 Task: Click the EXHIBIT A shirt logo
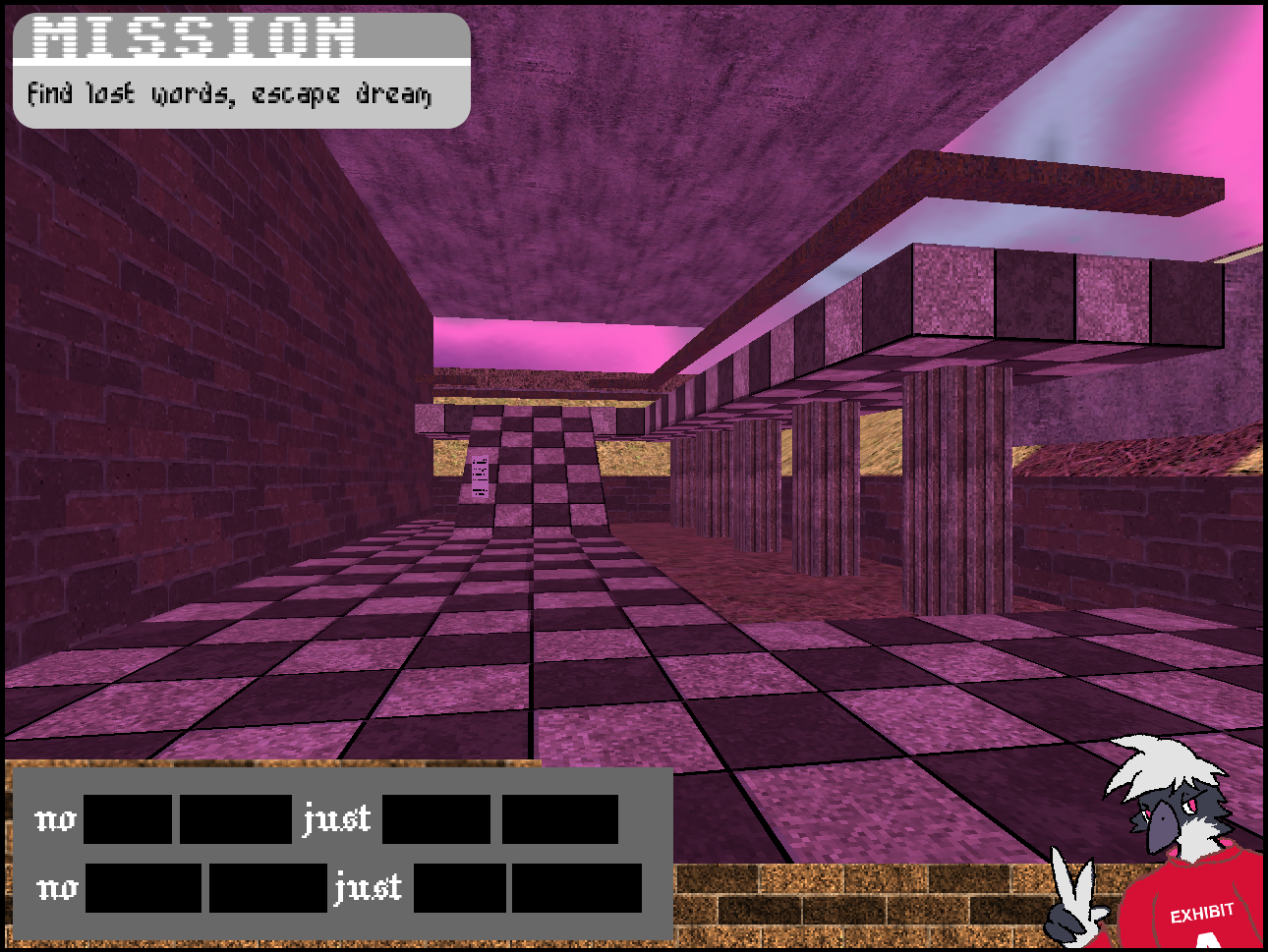click(x=1201, y=914)
